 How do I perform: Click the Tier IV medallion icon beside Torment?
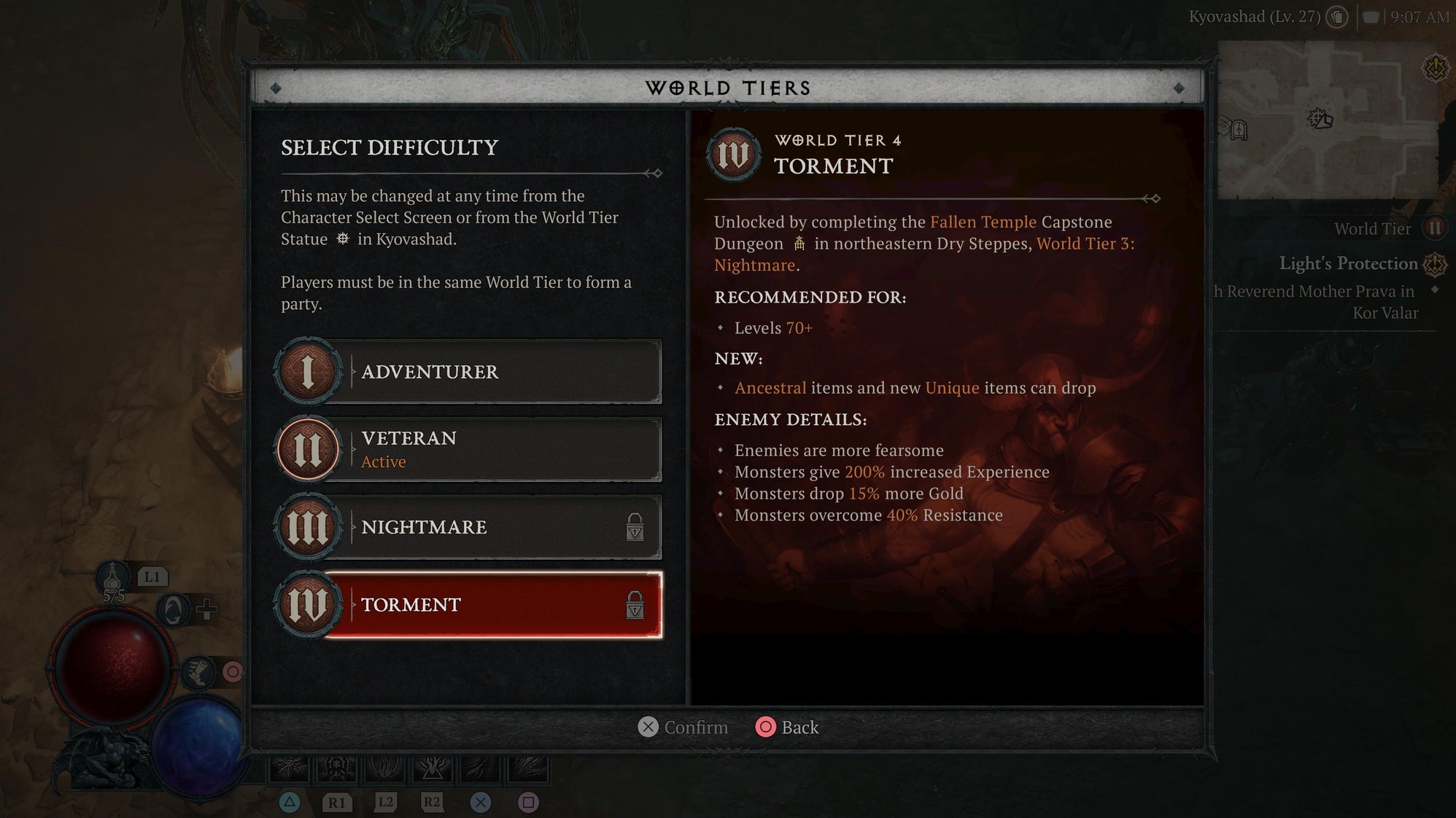point(307,604)
